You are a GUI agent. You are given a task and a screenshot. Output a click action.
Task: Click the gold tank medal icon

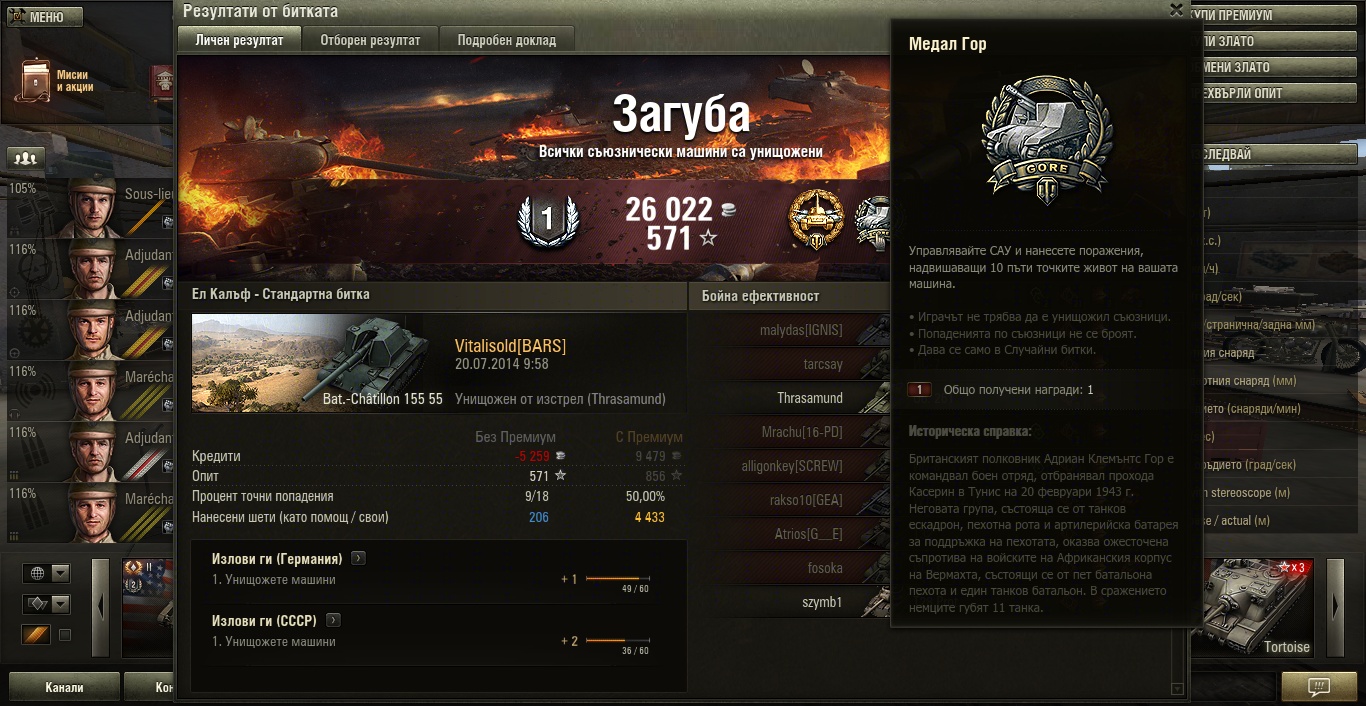[816, 218]
